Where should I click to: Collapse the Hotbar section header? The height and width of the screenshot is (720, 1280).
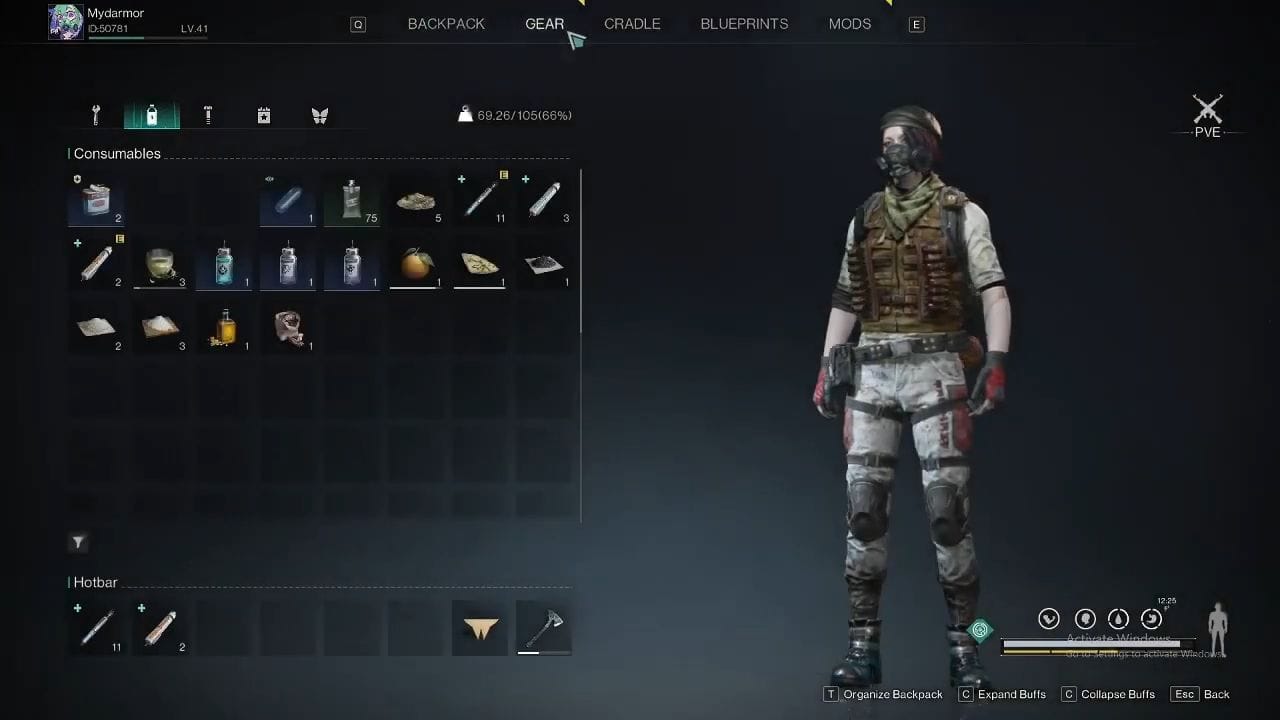tap(95, 582)
